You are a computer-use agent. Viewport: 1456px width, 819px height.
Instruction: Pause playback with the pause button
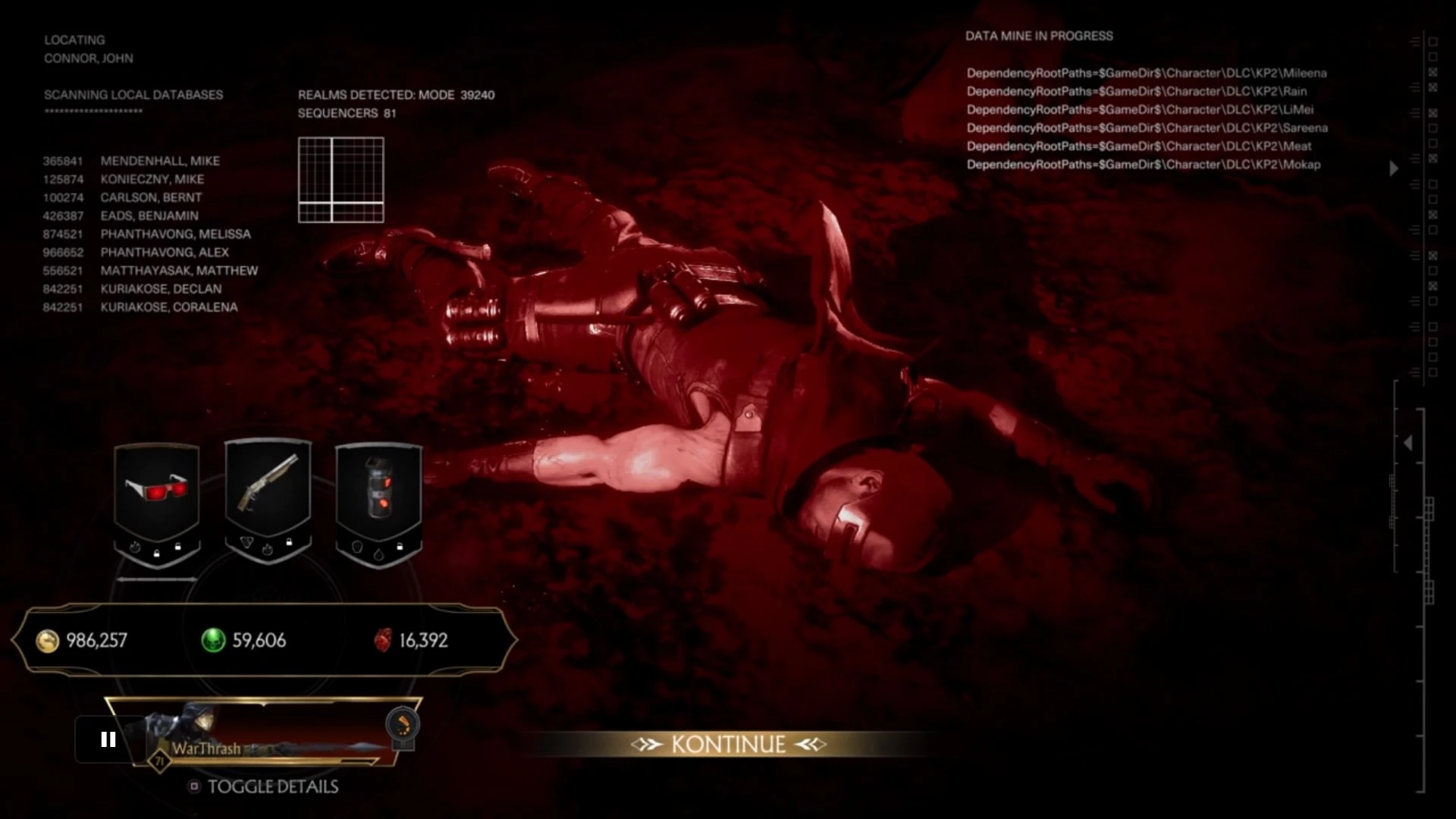click(x=108, y=739)
